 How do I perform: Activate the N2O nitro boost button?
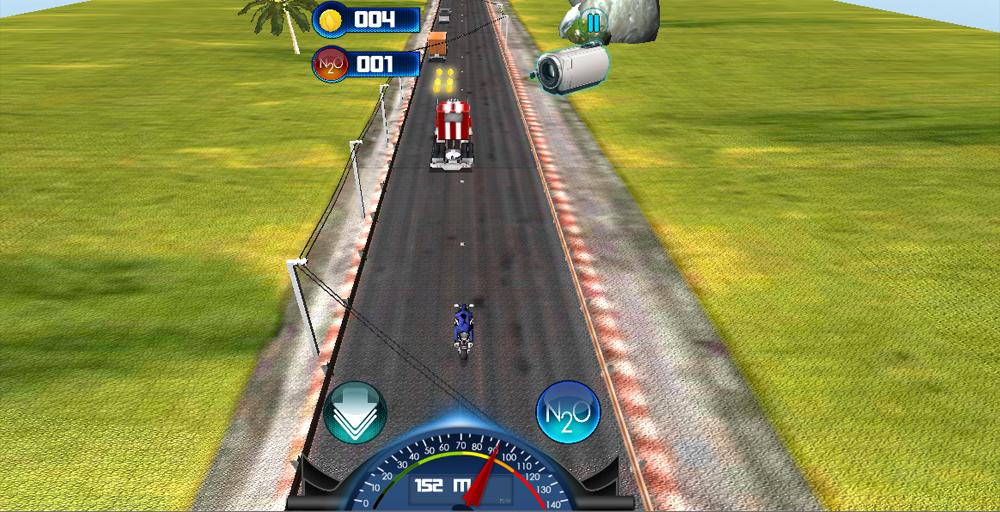(567, 410)
